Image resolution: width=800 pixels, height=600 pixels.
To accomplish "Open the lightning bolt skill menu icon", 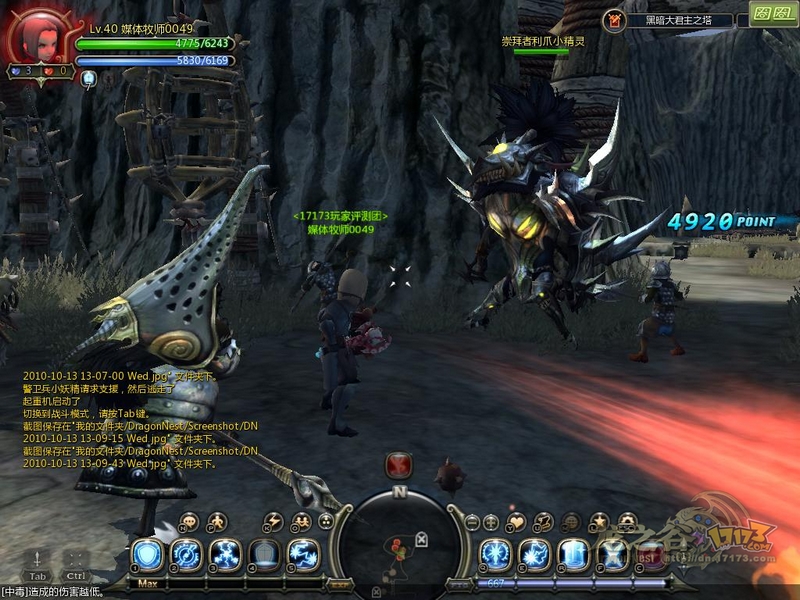I will pyautogui.click(x=272, y=522).
